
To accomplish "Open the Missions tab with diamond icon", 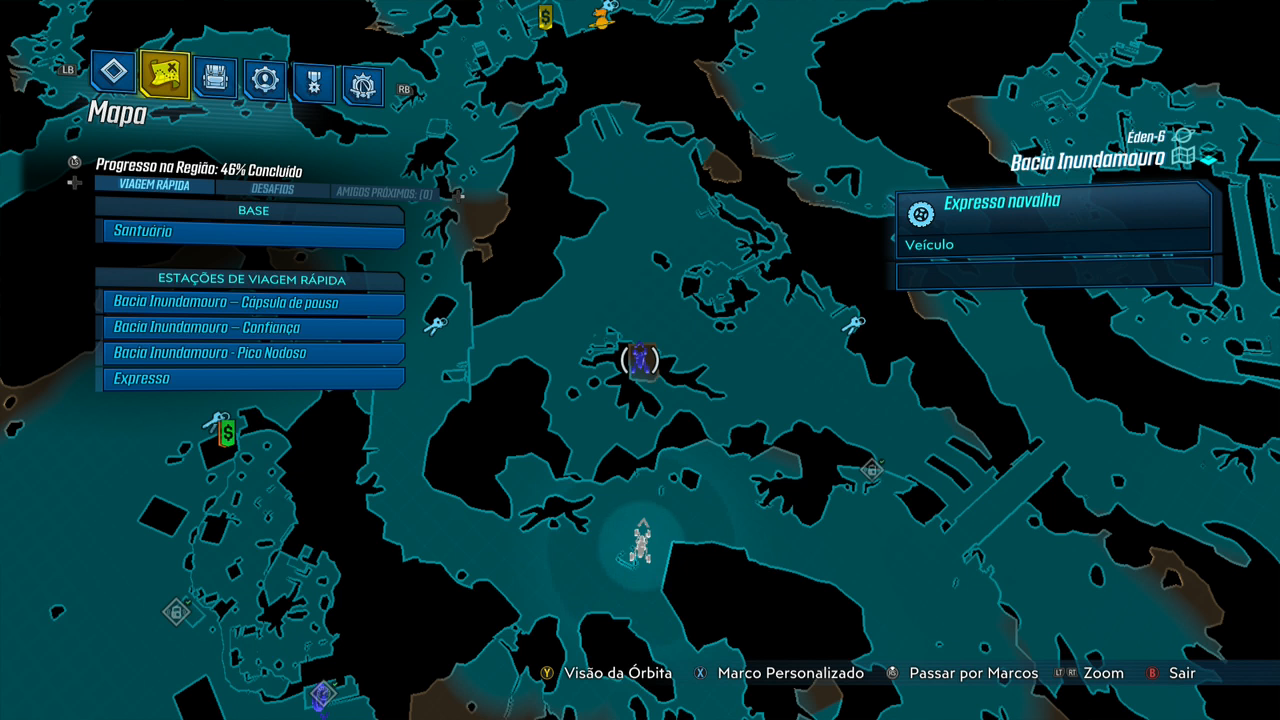I will coord(114,72).
